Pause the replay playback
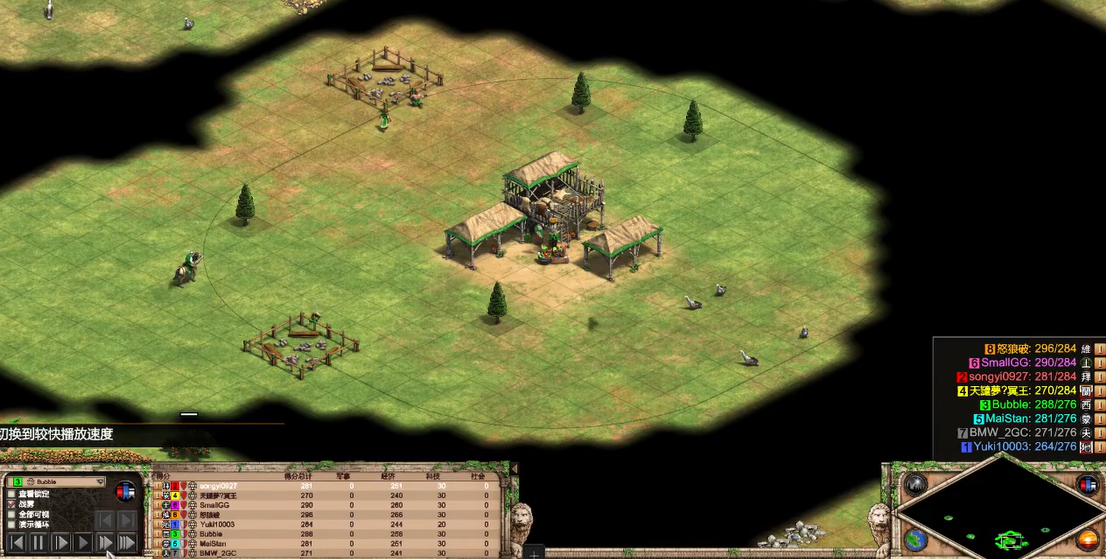 (39, 542)
